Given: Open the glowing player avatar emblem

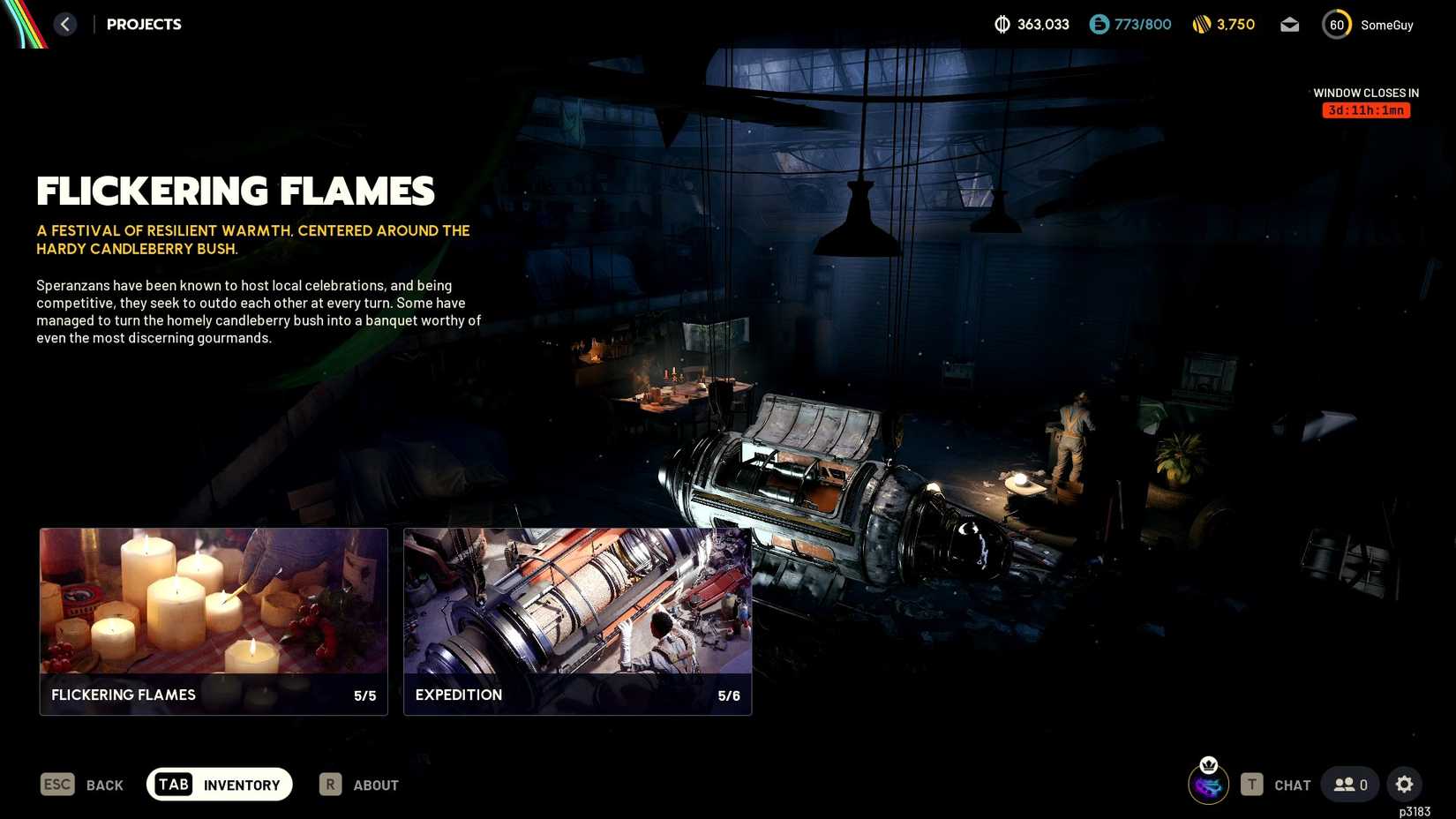Looking at the screenshot, I should point(1208,785).
